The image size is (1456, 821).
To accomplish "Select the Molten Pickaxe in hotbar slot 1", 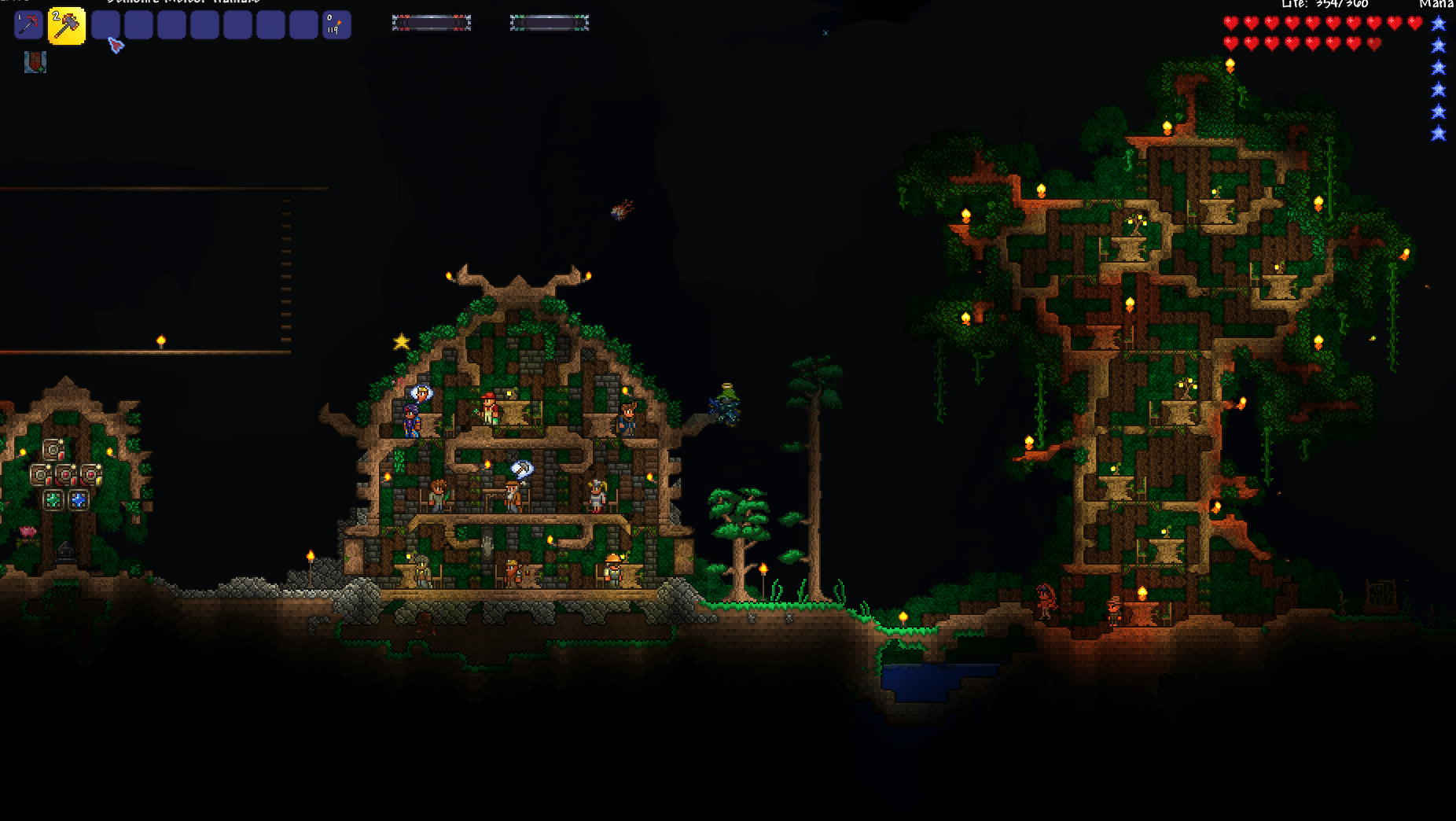I will pyautogui.click(x=28, y=24).
